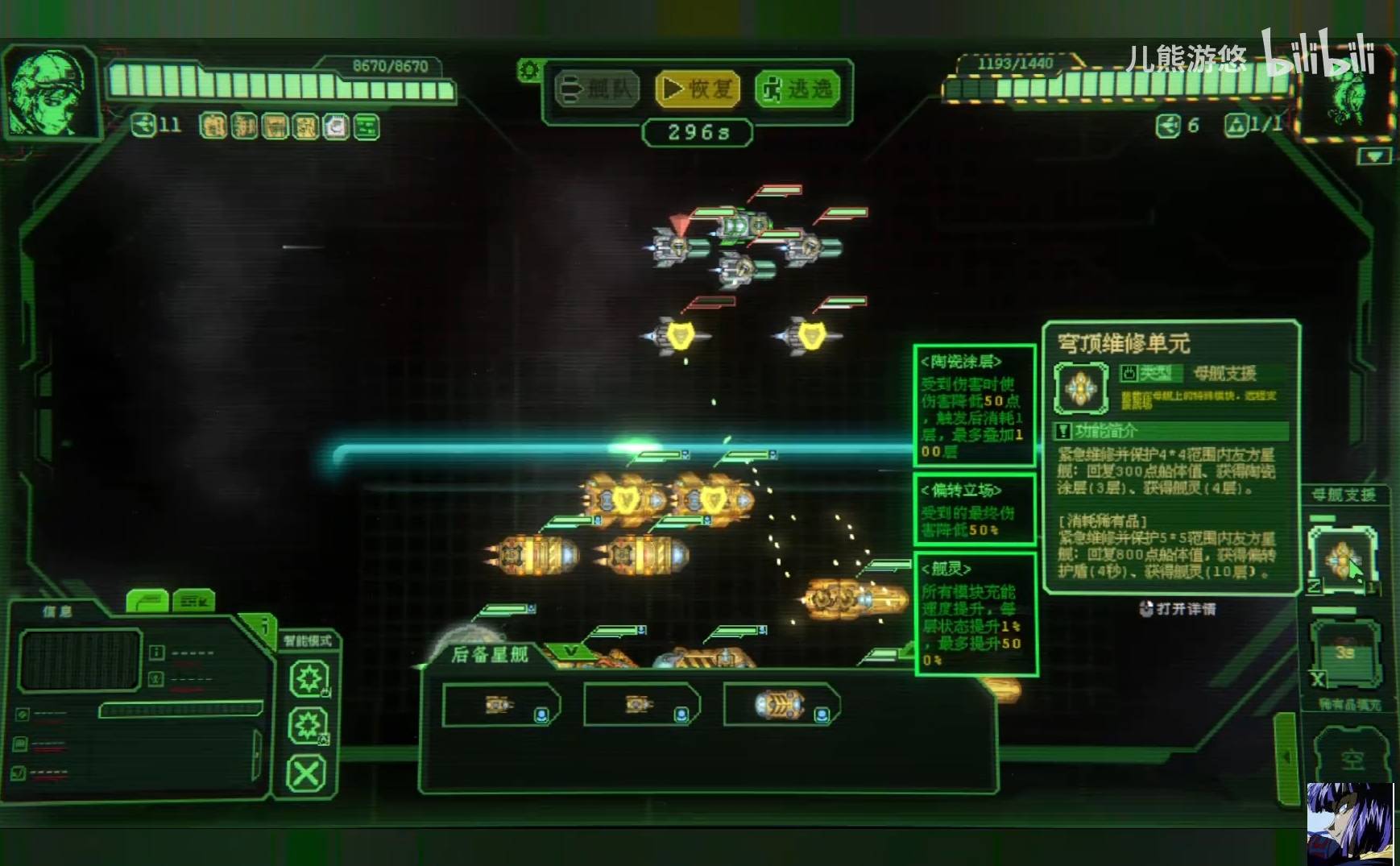Choose the third reserve starship card

pos(781,705)
